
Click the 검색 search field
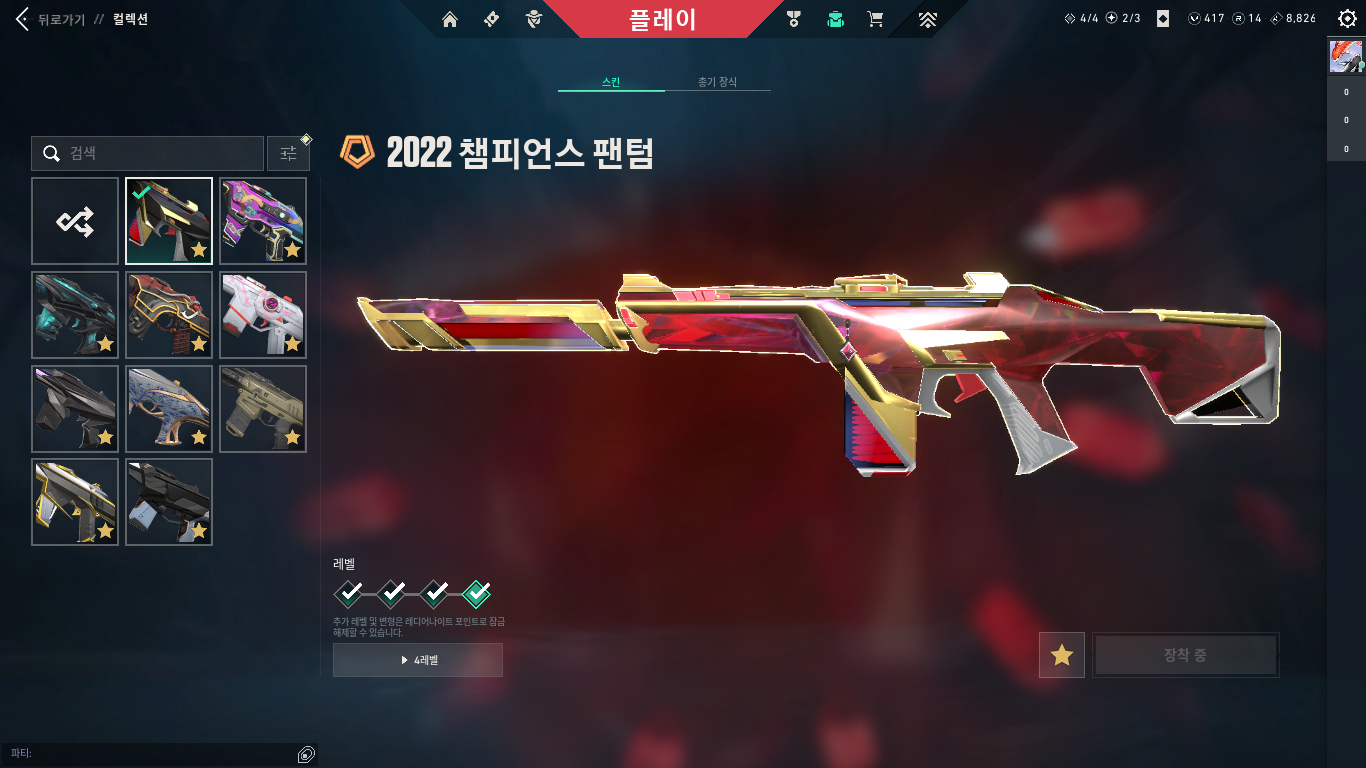tap(148, 154)
